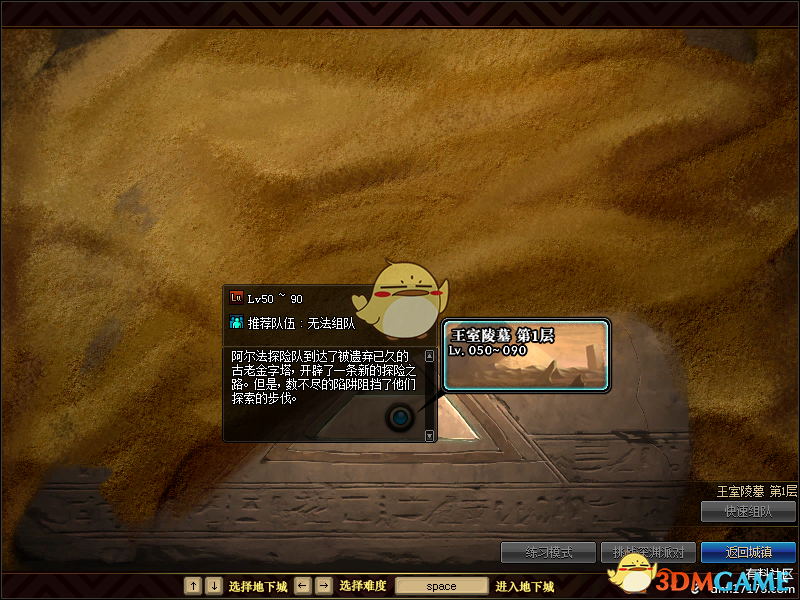This screenshot has width=800, height=600.
Task: Choose the 练习模式 practice mode button
Action: [549, 552]
